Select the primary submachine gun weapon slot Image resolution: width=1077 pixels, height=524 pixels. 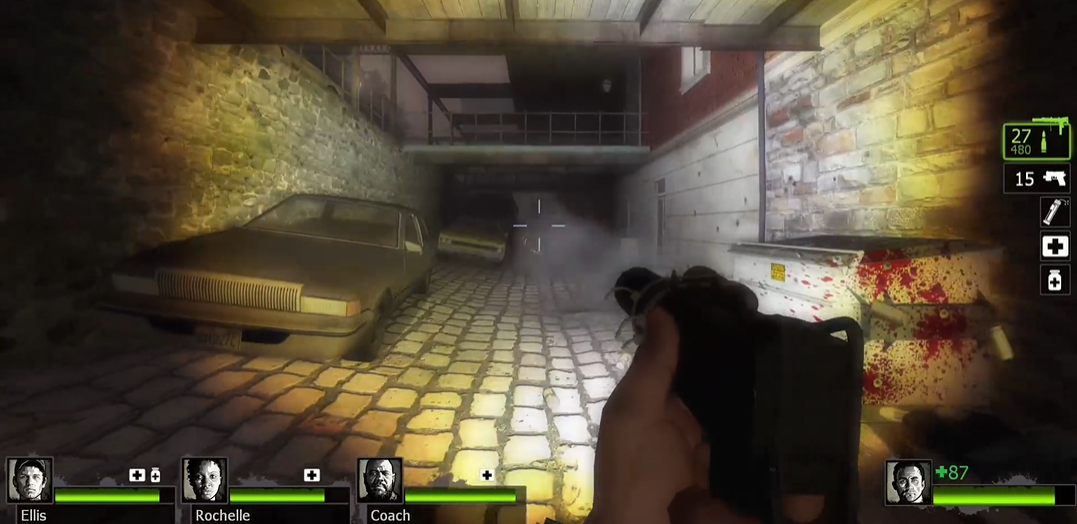pyautogui.click(x=1036, y=141)
